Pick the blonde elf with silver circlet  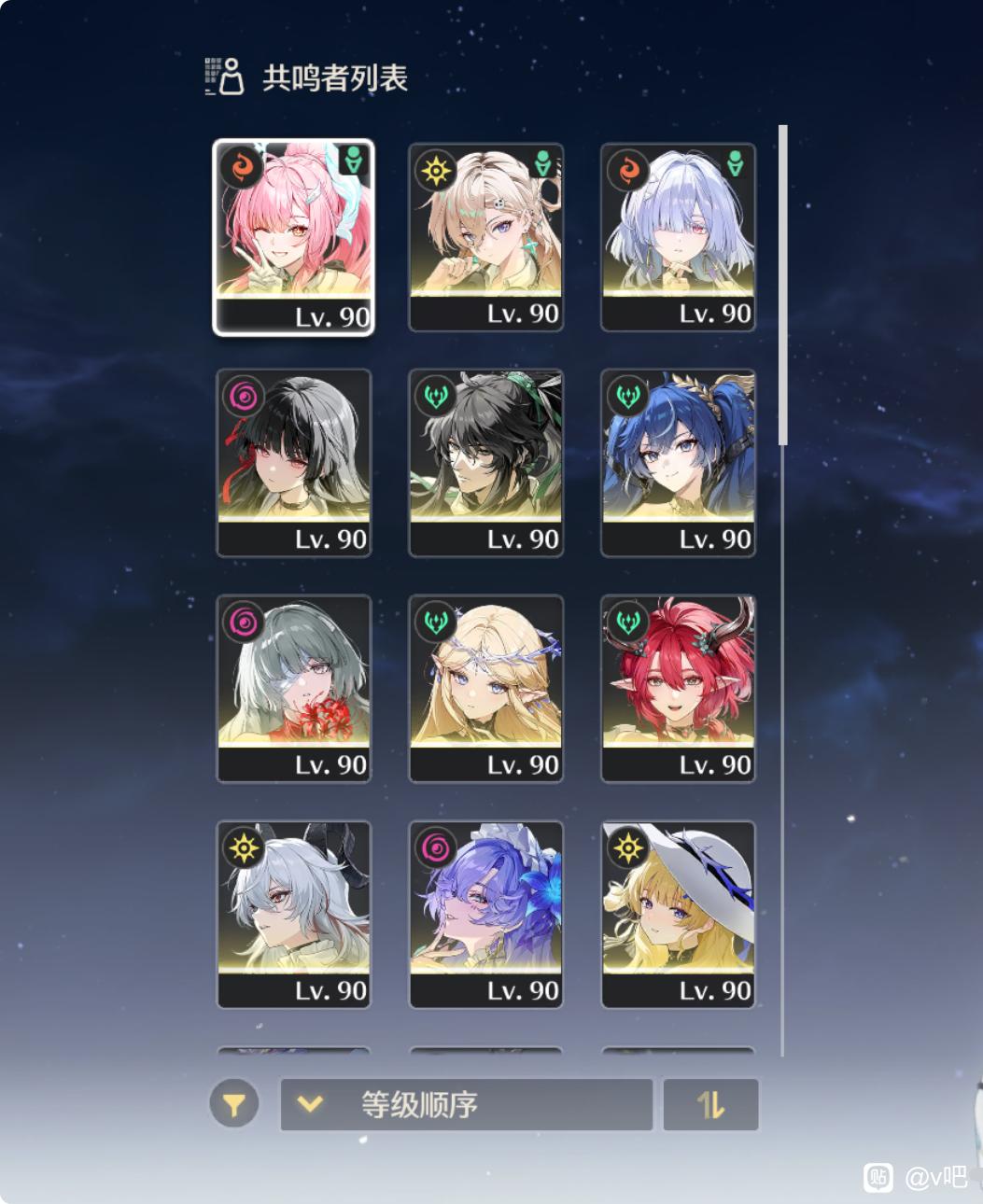pos(485,689)
